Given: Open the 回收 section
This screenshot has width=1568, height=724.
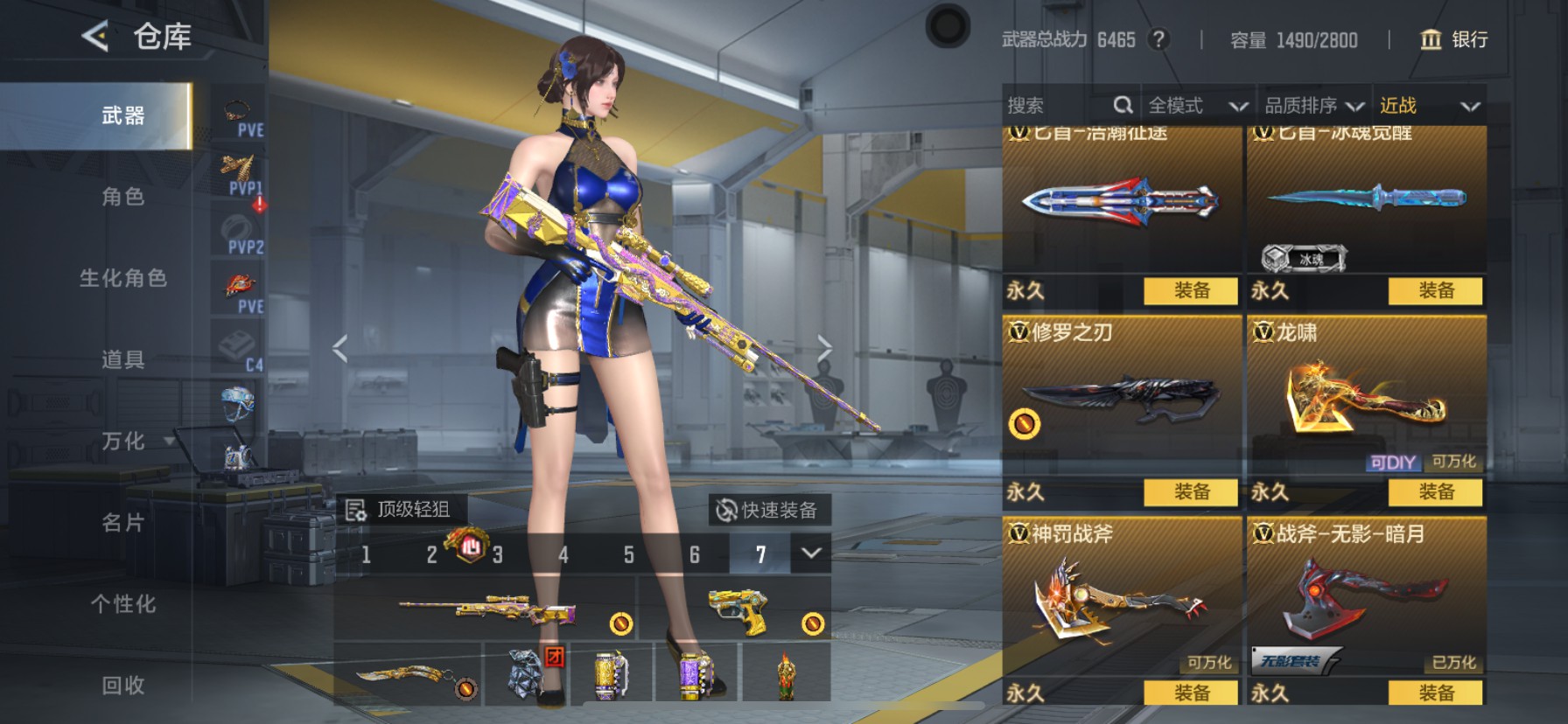Looking at the screenshot, I should (x=122, y=686).
